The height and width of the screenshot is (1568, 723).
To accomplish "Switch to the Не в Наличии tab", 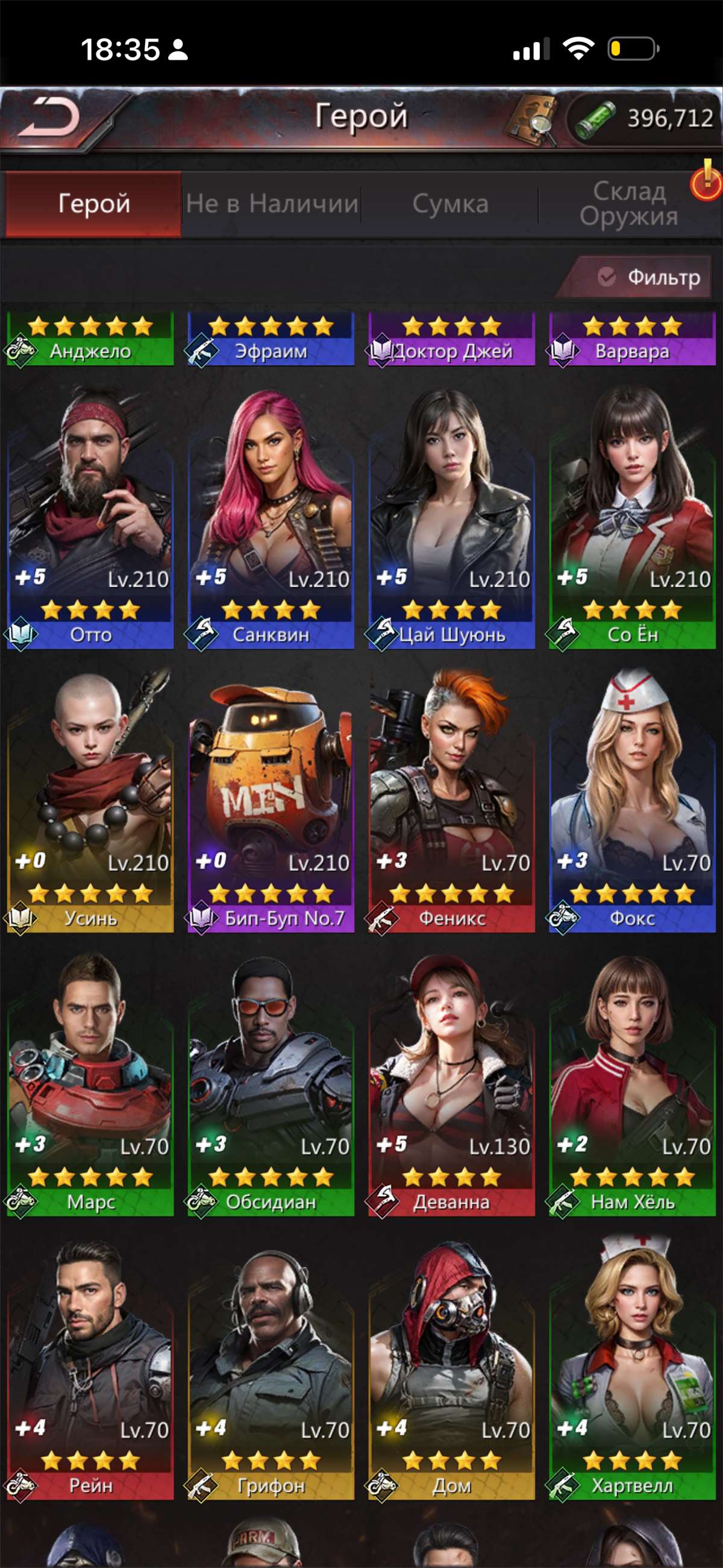I will 272,204.
